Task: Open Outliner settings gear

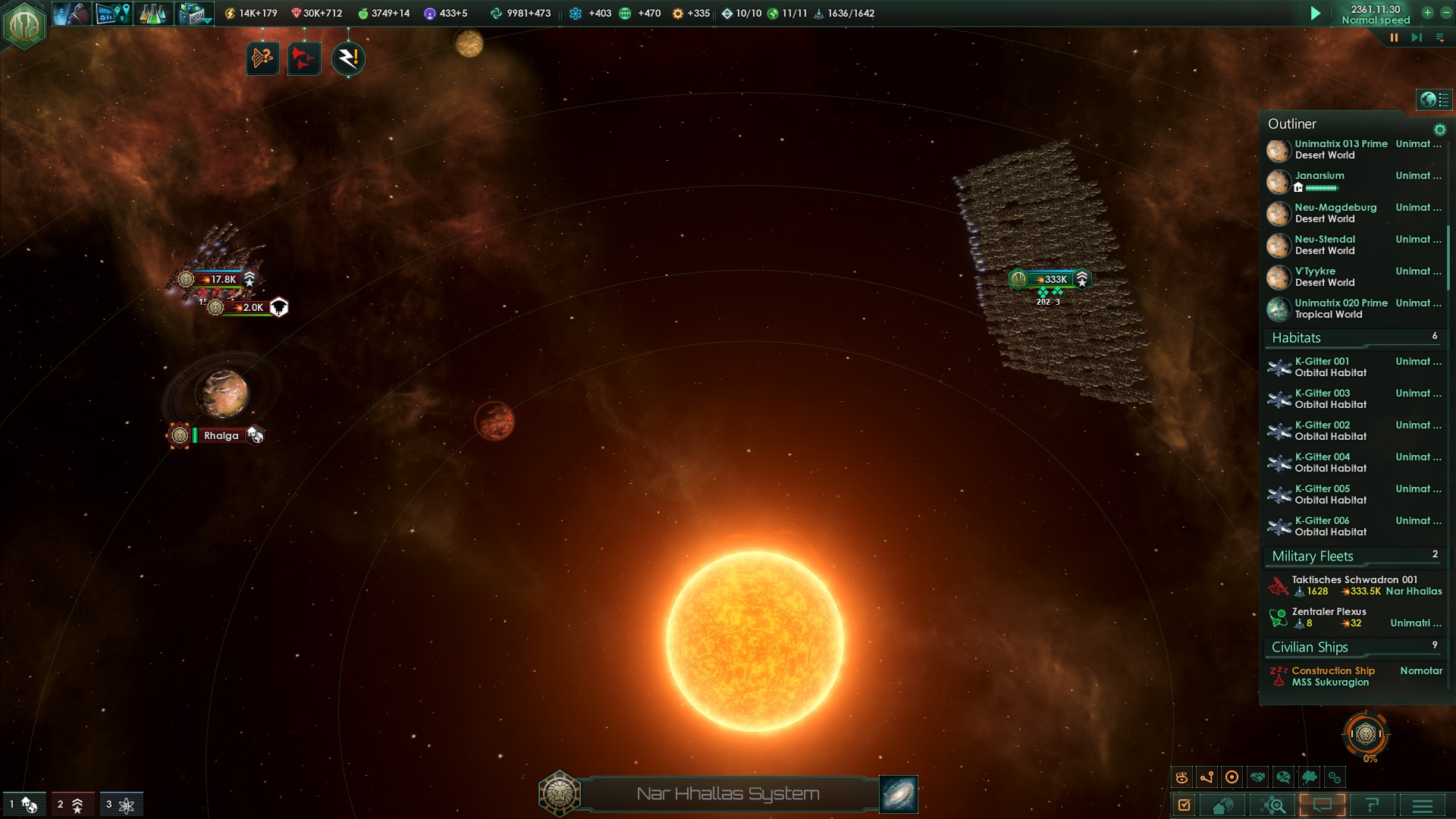Action: [1439, 130]
